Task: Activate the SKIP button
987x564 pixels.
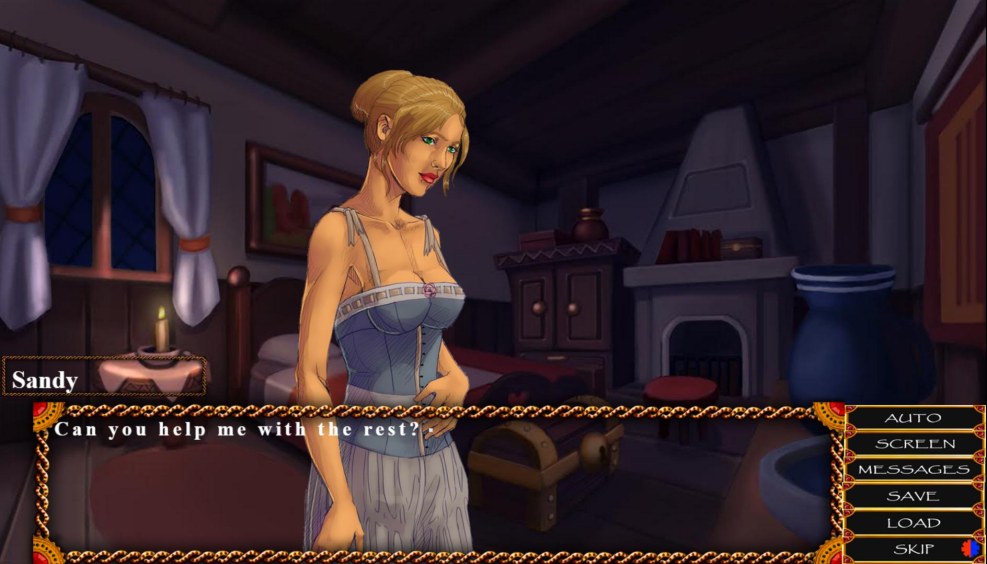Action: (x=913, y=549)
